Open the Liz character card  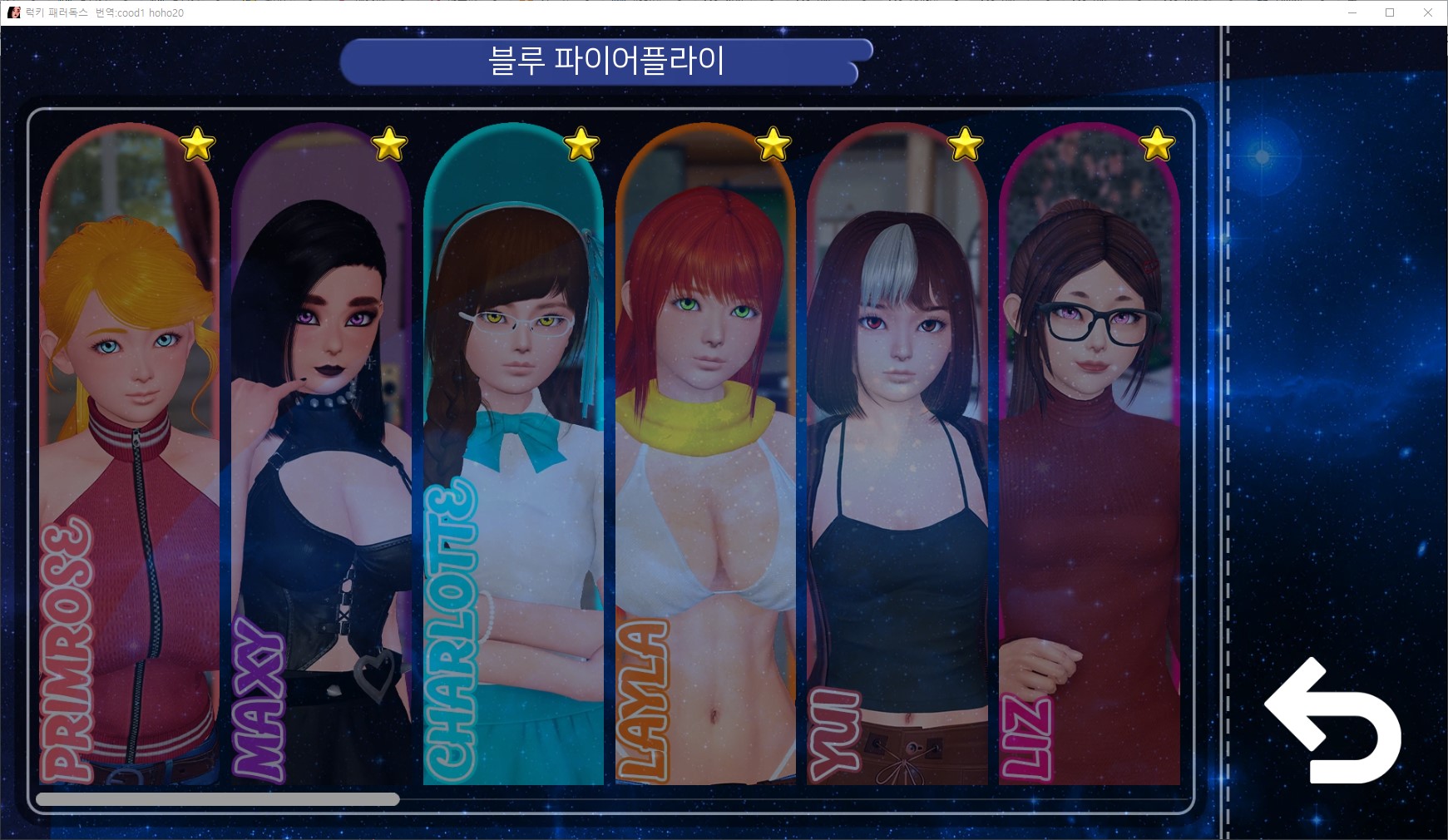coord(1090,457)
